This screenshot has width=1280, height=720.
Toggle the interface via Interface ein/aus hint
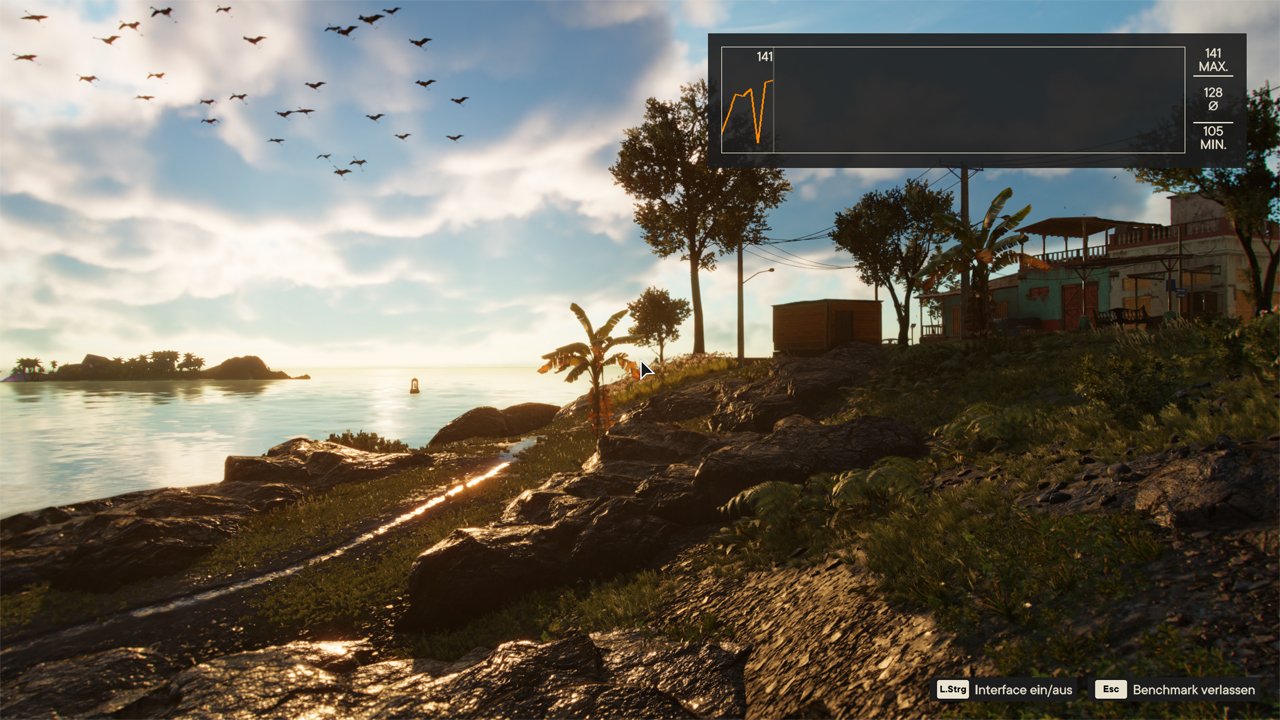coord(1022,689)
